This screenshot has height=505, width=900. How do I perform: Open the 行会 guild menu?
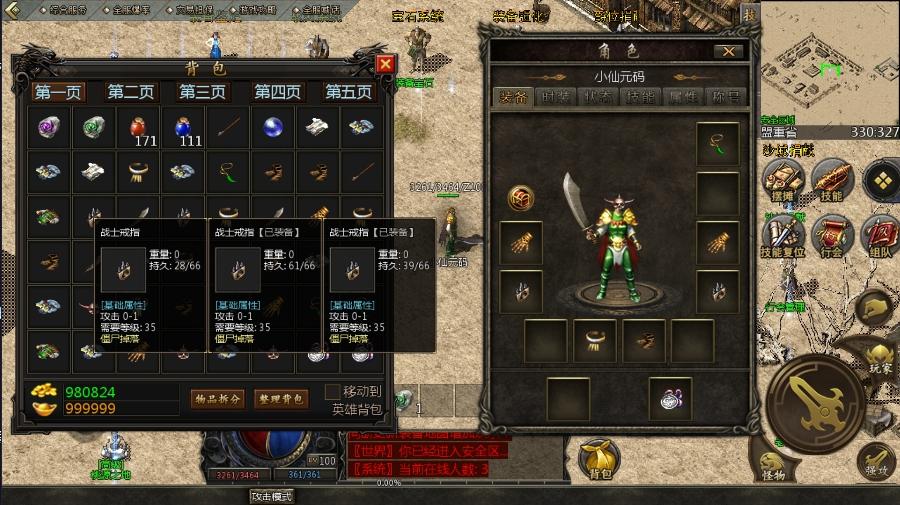(829, 235)
